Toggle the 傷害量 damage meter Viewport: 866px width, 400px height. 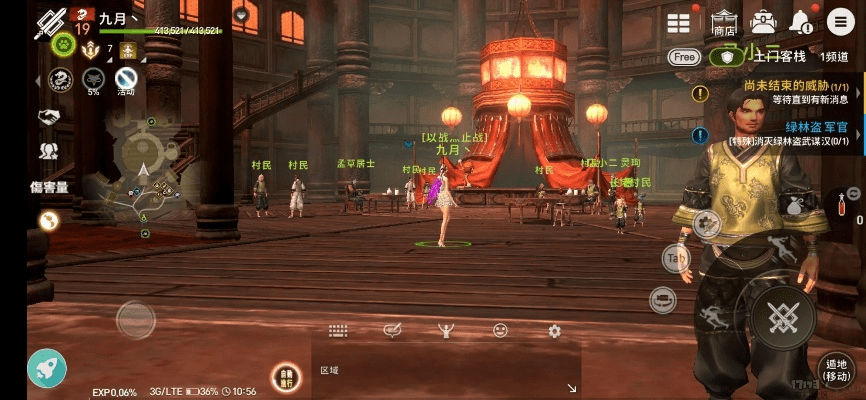(x=48, y=187)
